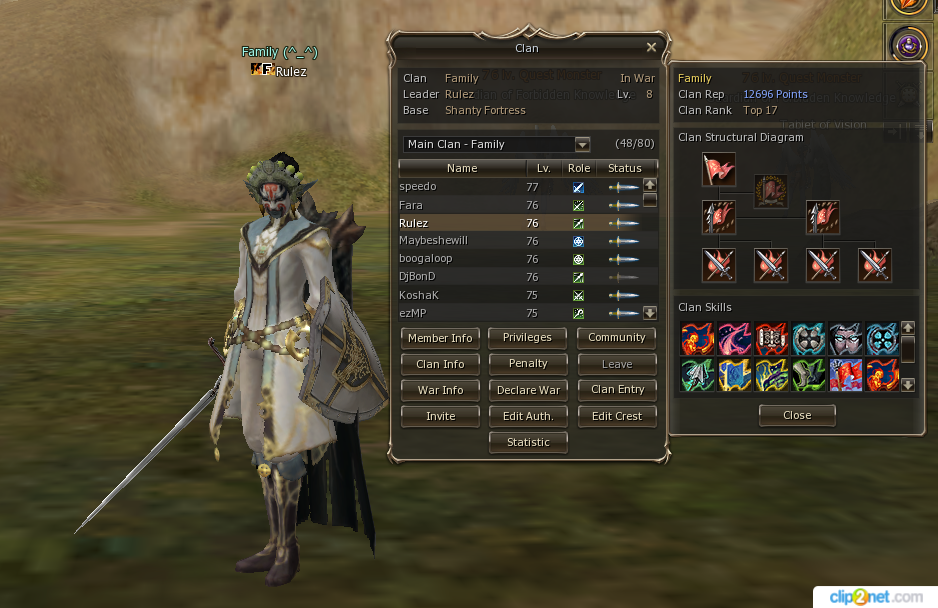
Task: Select clan member KoshaK
Action: [418, 295]
